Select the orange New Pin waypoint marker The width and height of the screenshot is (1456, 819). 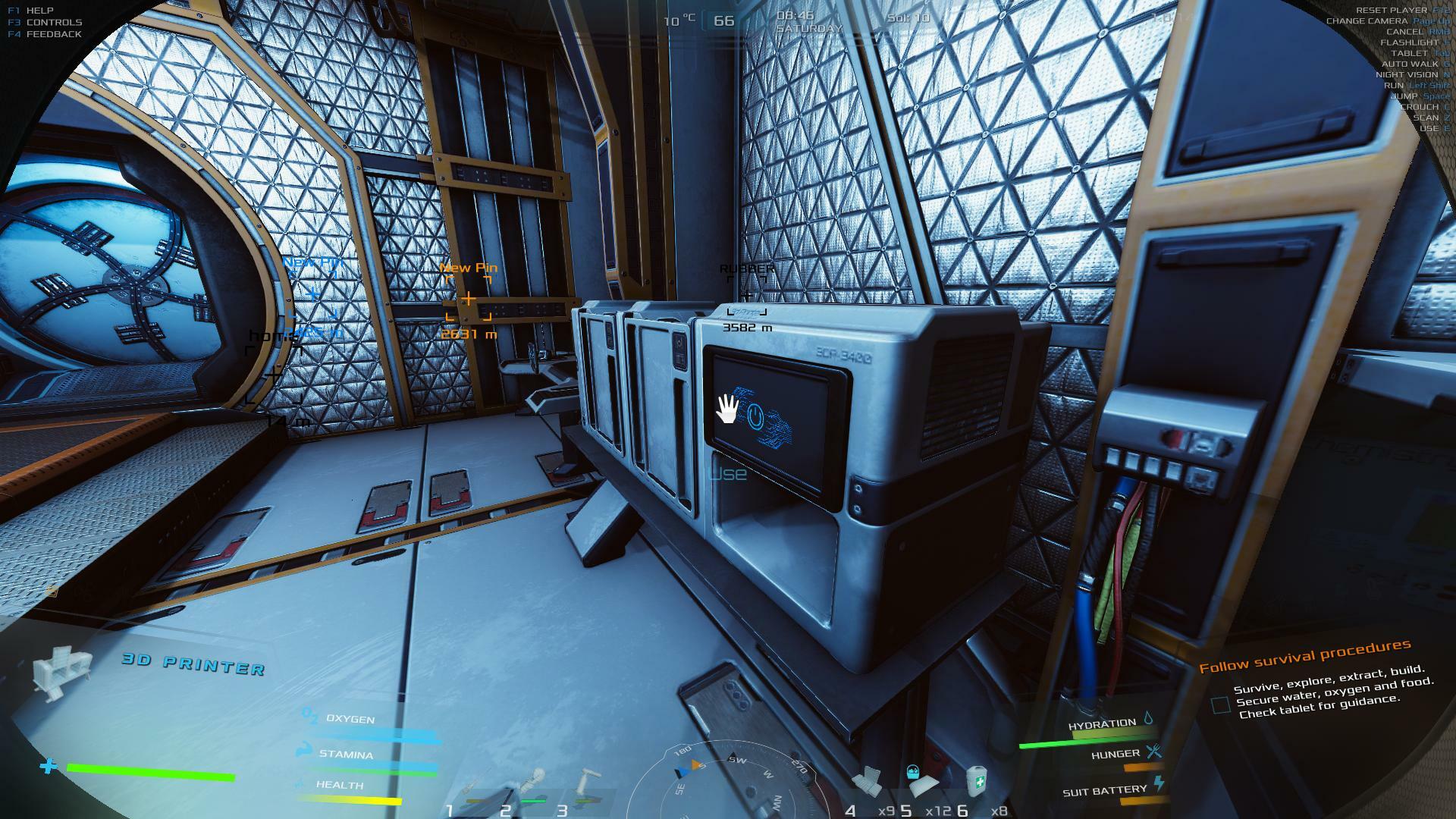pyautogui.click(x=469, y=300)
